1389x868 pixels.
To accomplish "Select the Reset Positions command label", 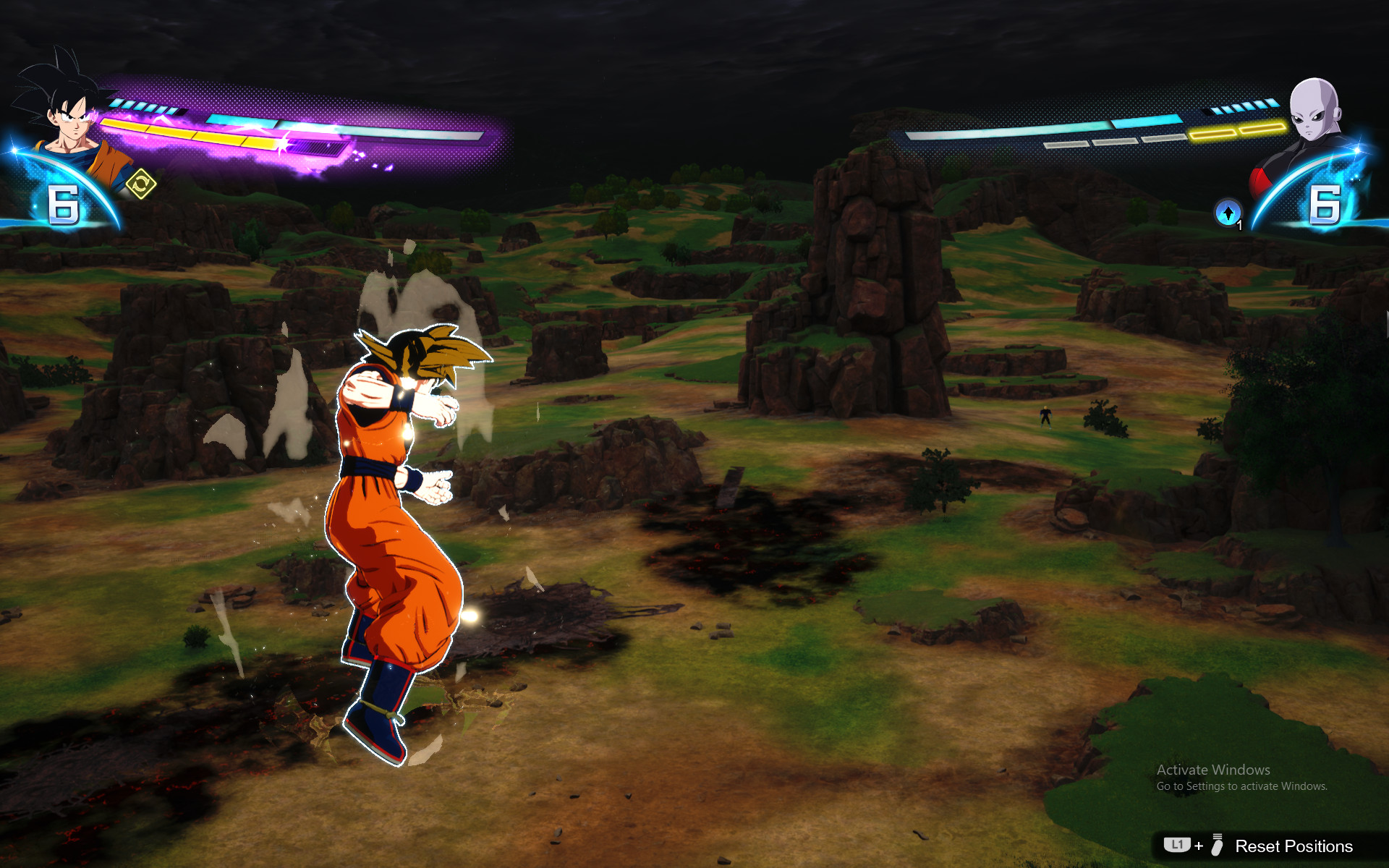I will pos(1295,846).
